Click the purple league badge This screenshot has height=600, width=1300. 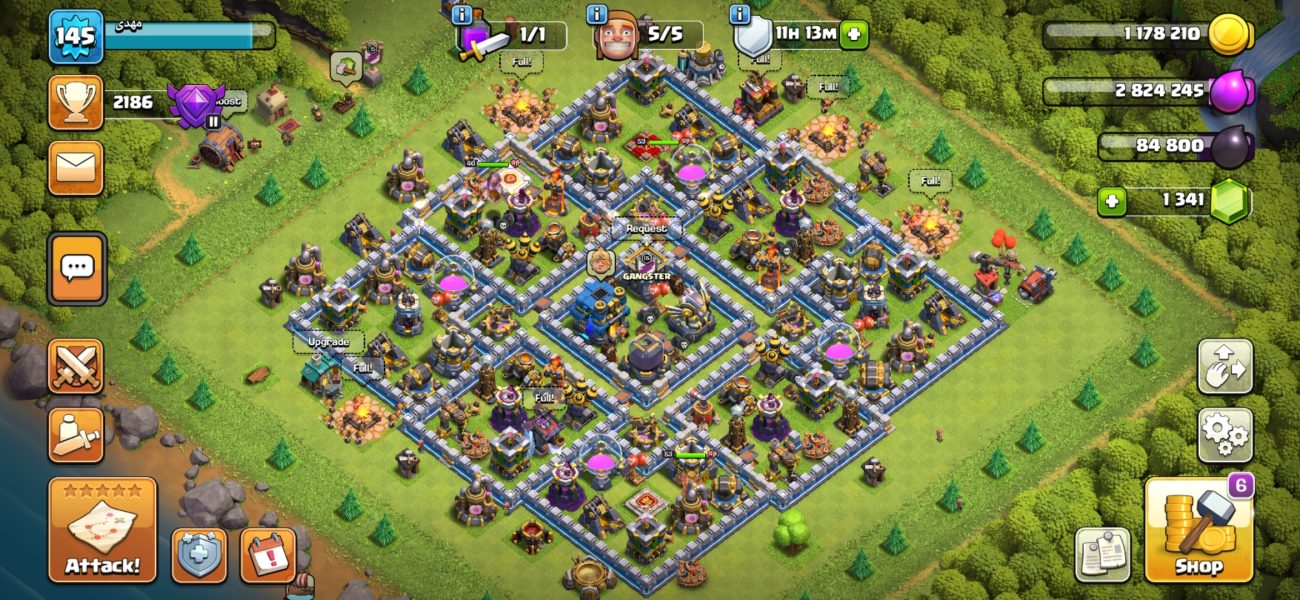point(194,103)
